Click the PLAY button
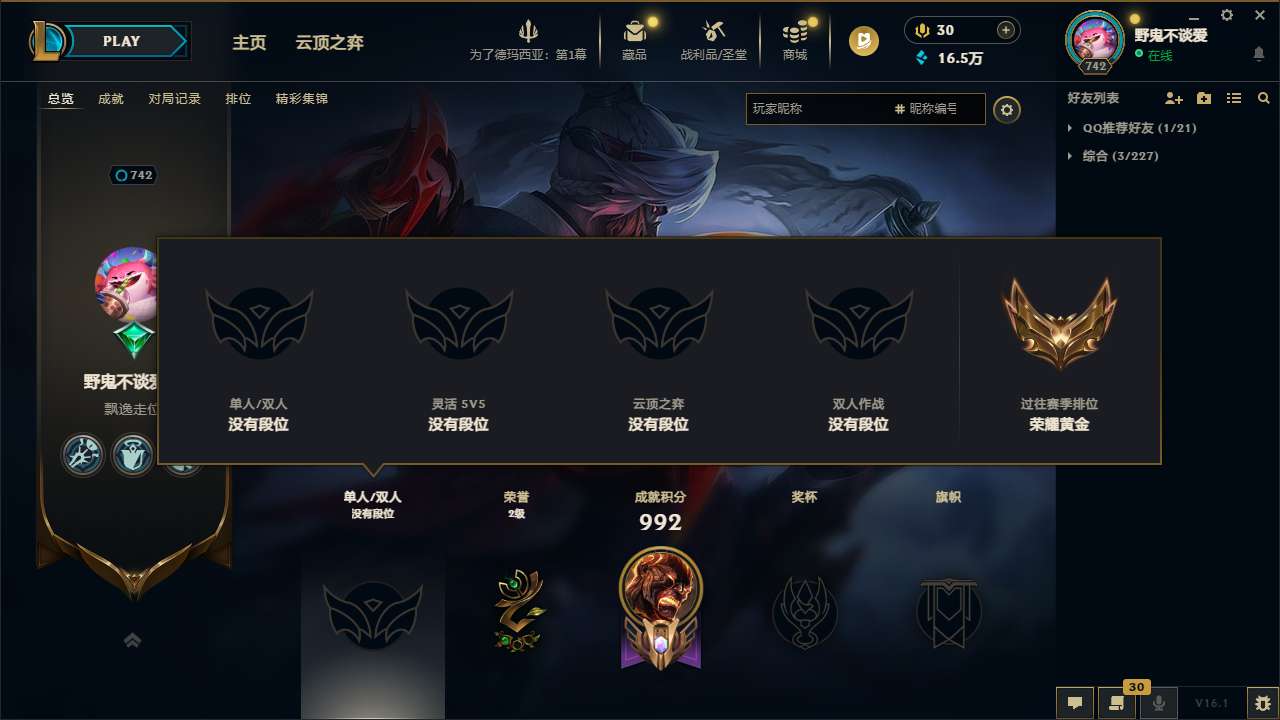This screenshot has width=1280, height=720. pyautogui.click(x=122, y=41)
